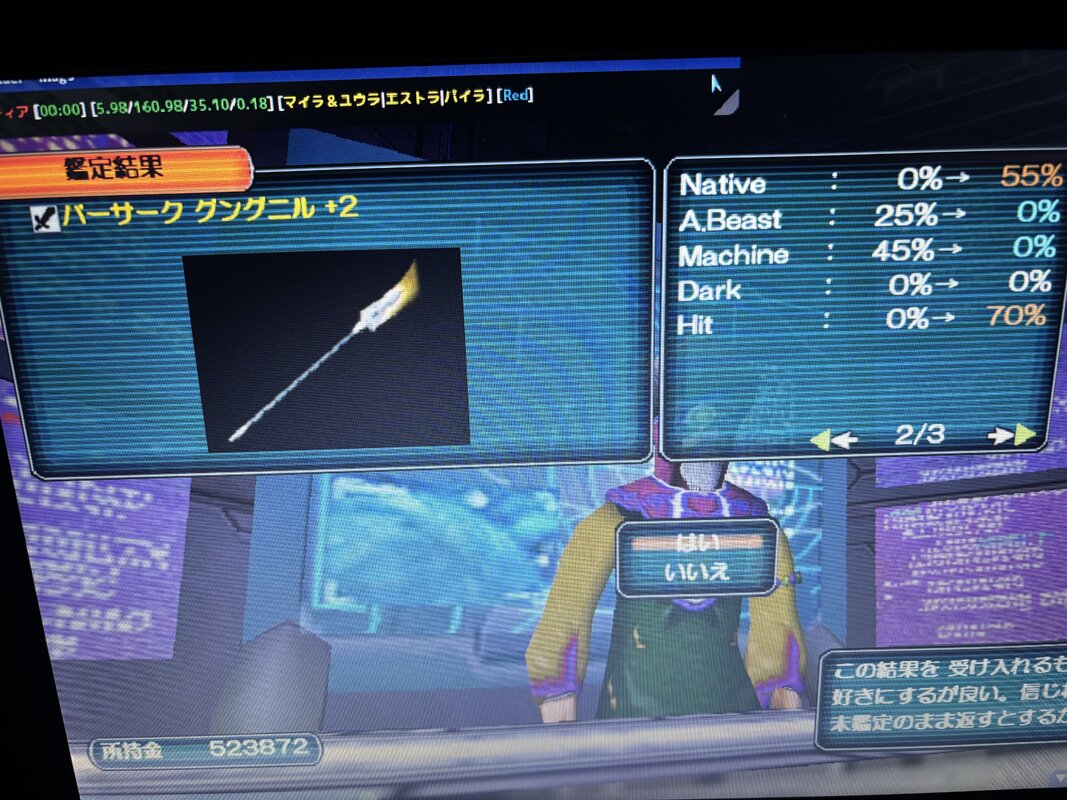Viewport: 1067px width, 800px height.
Task: Go to the previous stats page arrow
Action: [834, 438]
